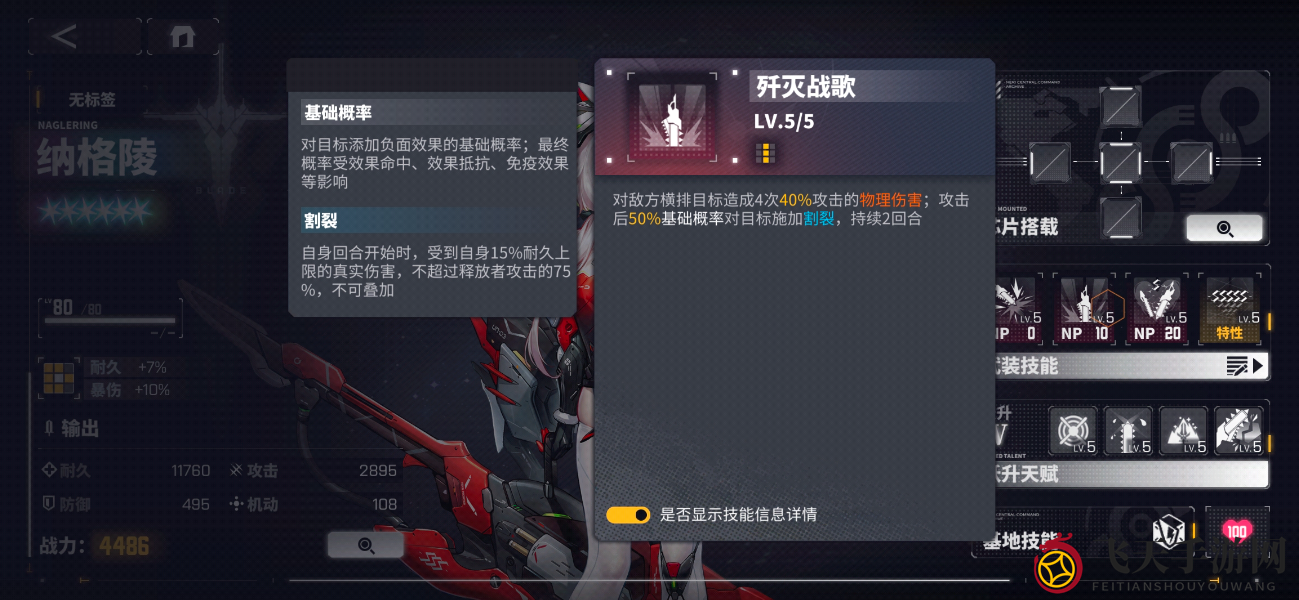Image resolution: width=1299 pixels, height=600 pixels.
Task: Select the center chip slot
Action: 1120,162
